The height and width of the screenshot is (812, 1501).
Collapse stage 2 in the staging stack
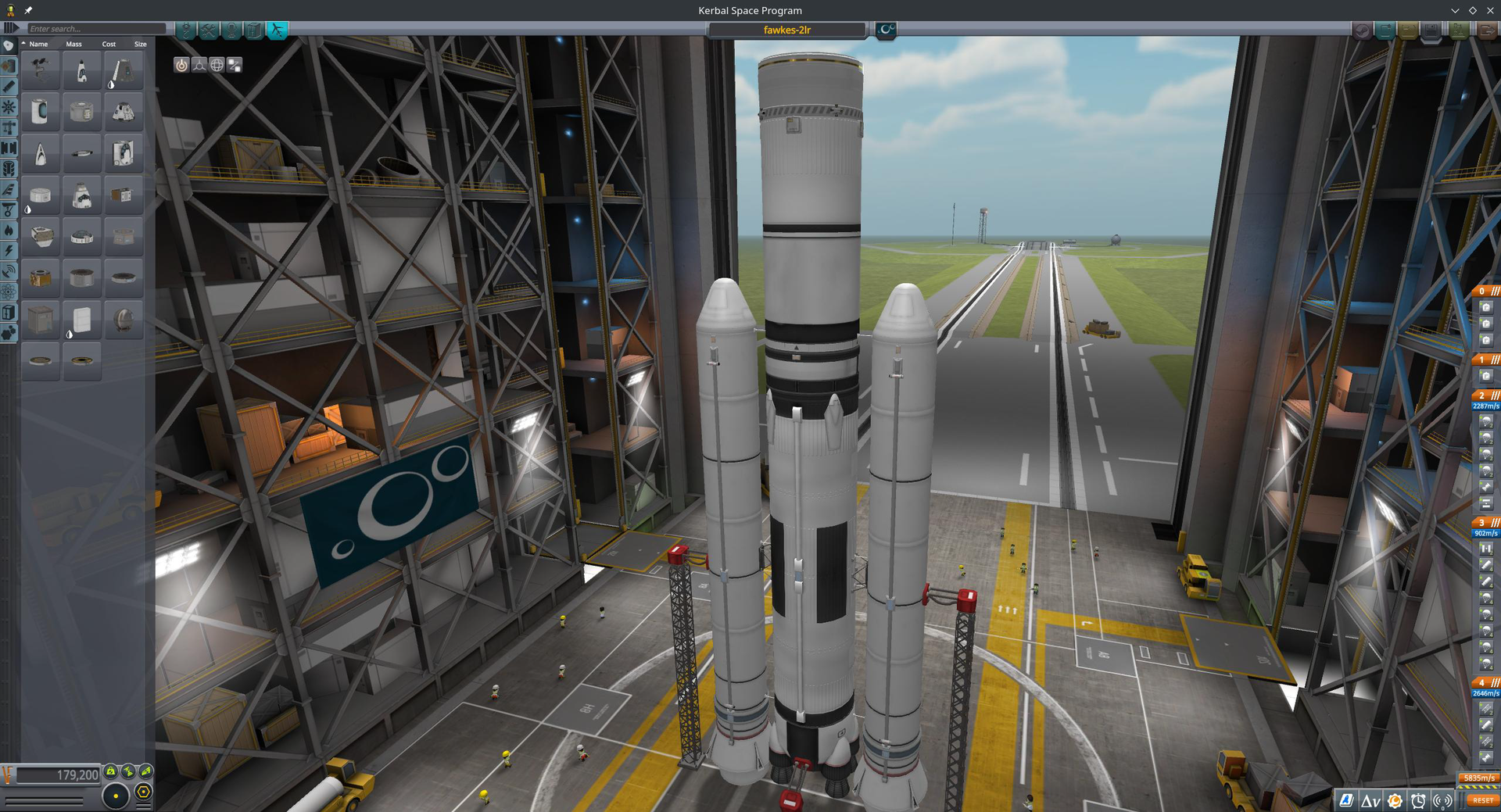click(x=1493, y=395)
